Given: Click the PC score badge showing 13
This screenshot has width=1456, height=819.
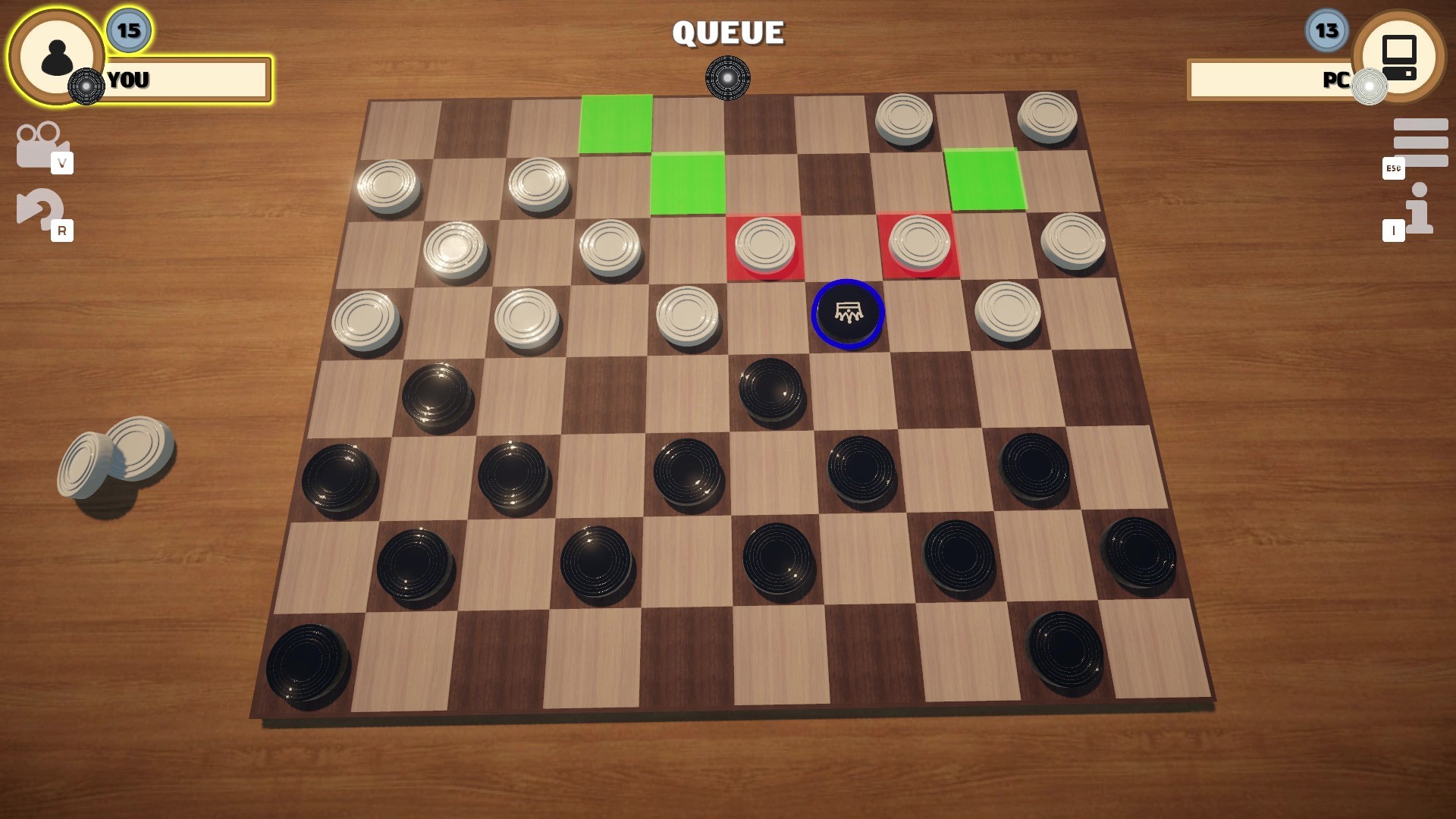Looking at the screenshot, I should tap(1326, 30).
